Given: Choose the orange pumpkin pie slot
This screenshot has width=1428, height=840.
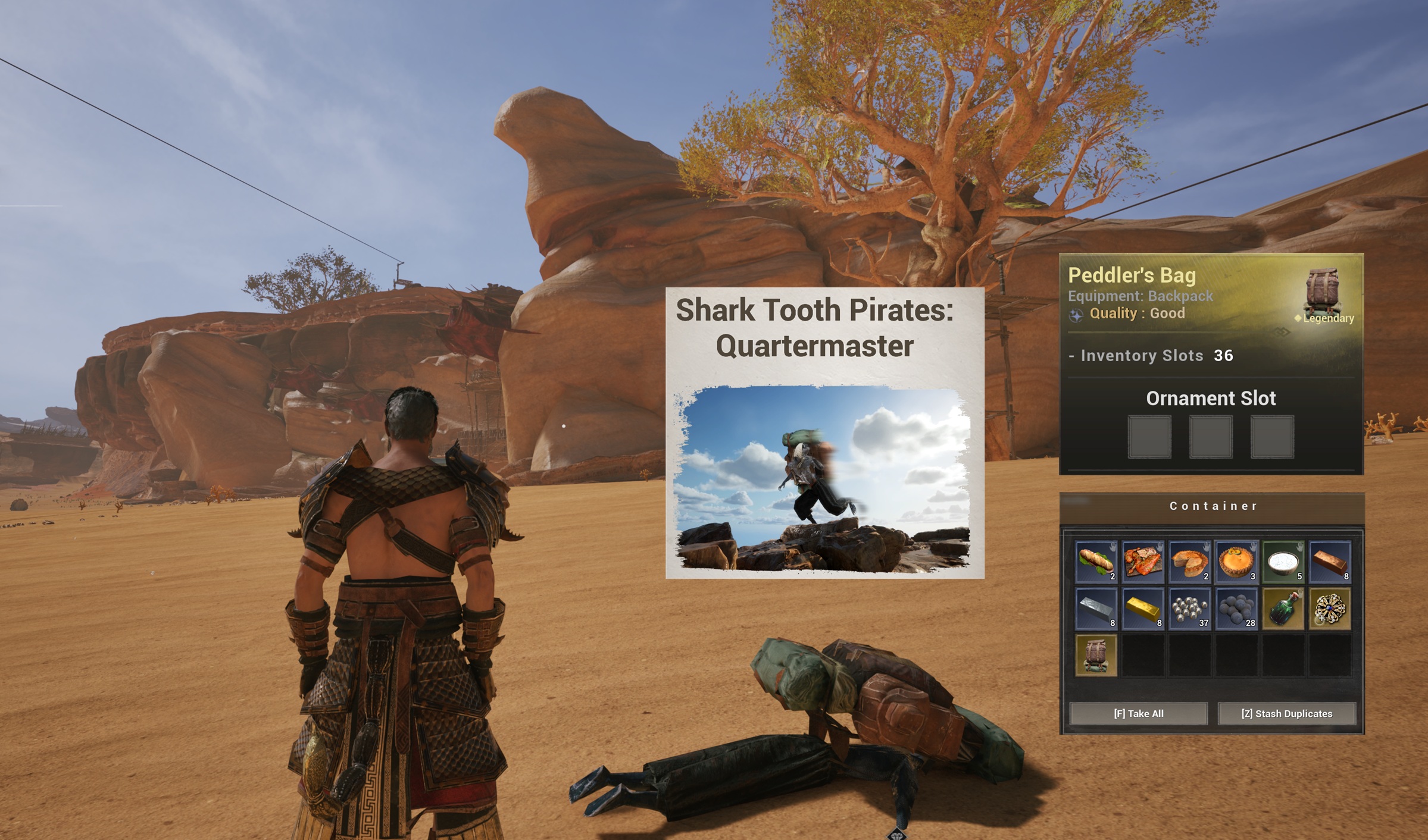Looking at the screenshot, I should pyautogui.click(x=1236, y=562).
